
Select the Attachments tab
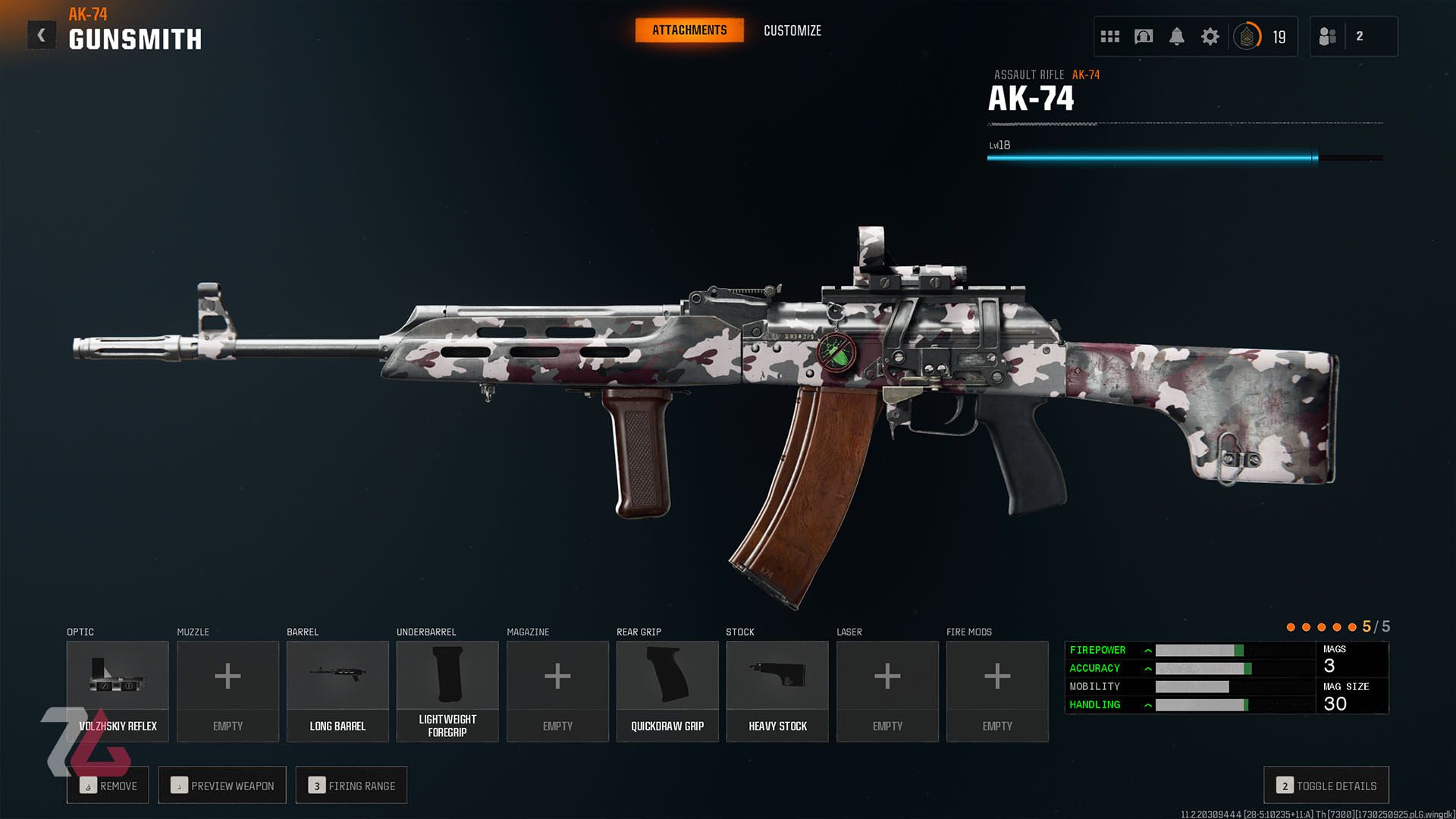(x=689, y=30)
